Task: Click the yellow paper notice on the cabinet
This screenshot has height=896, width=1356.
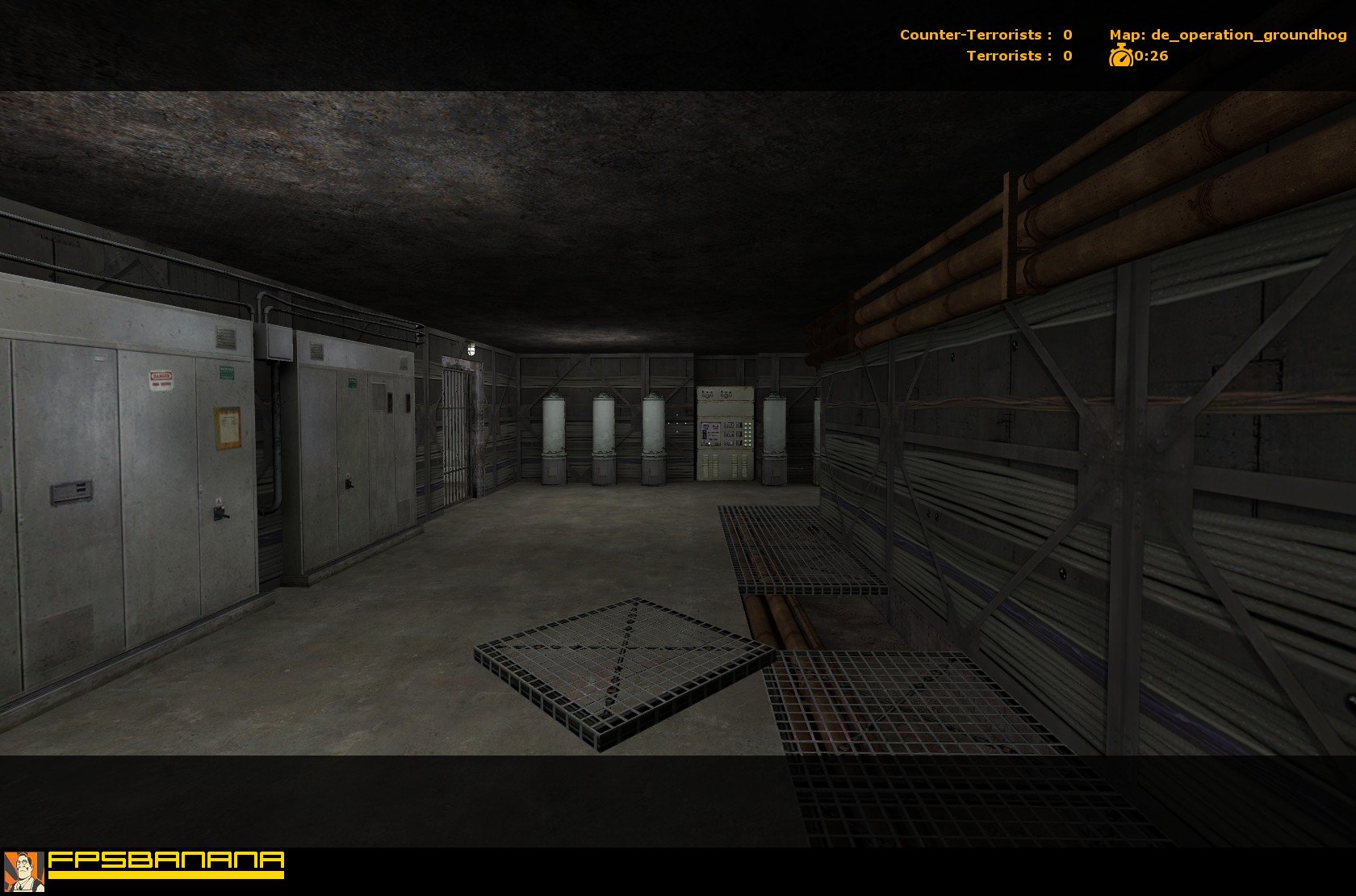Action: coord(227,428)
